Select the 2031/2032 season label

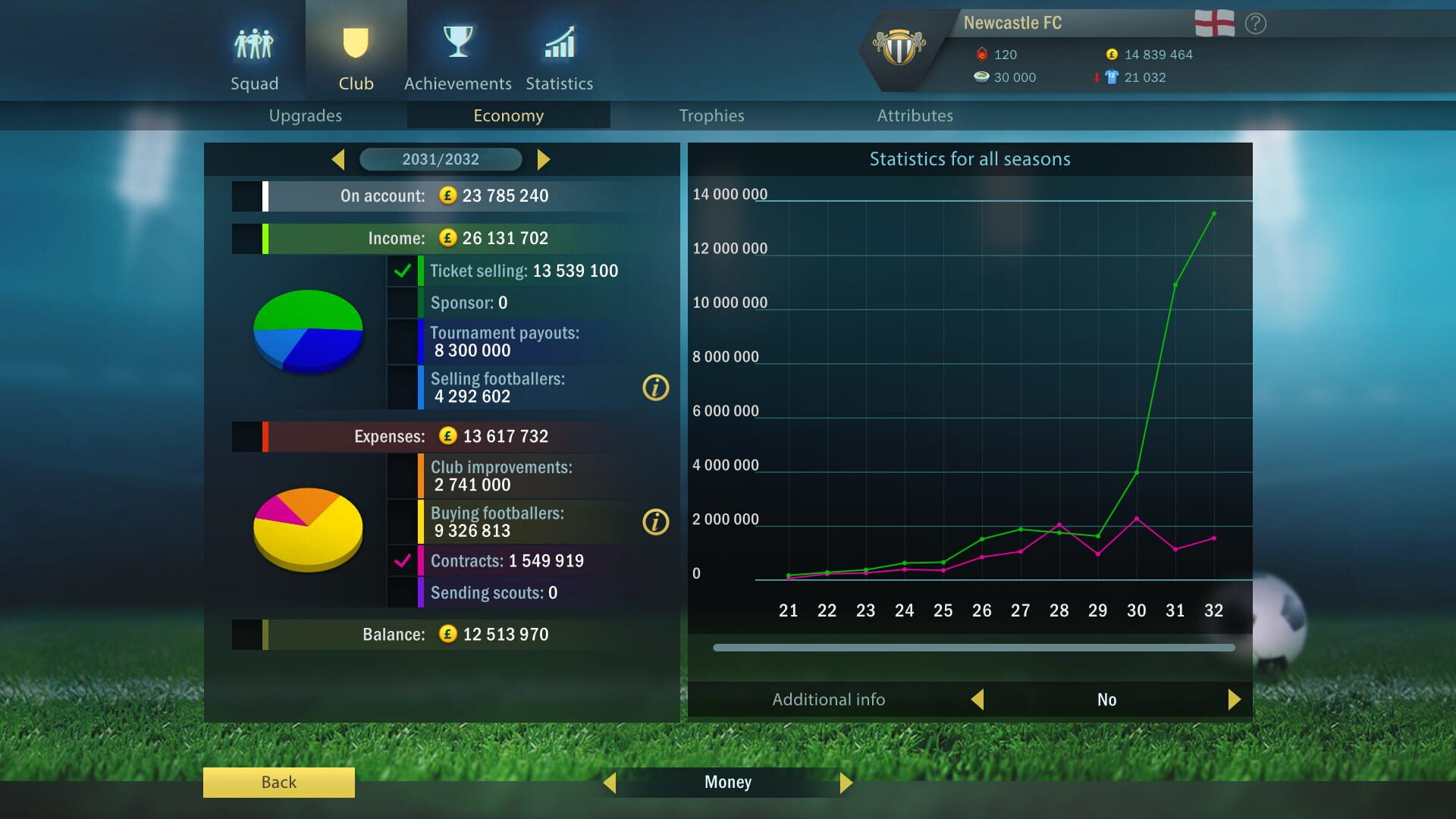441,159
